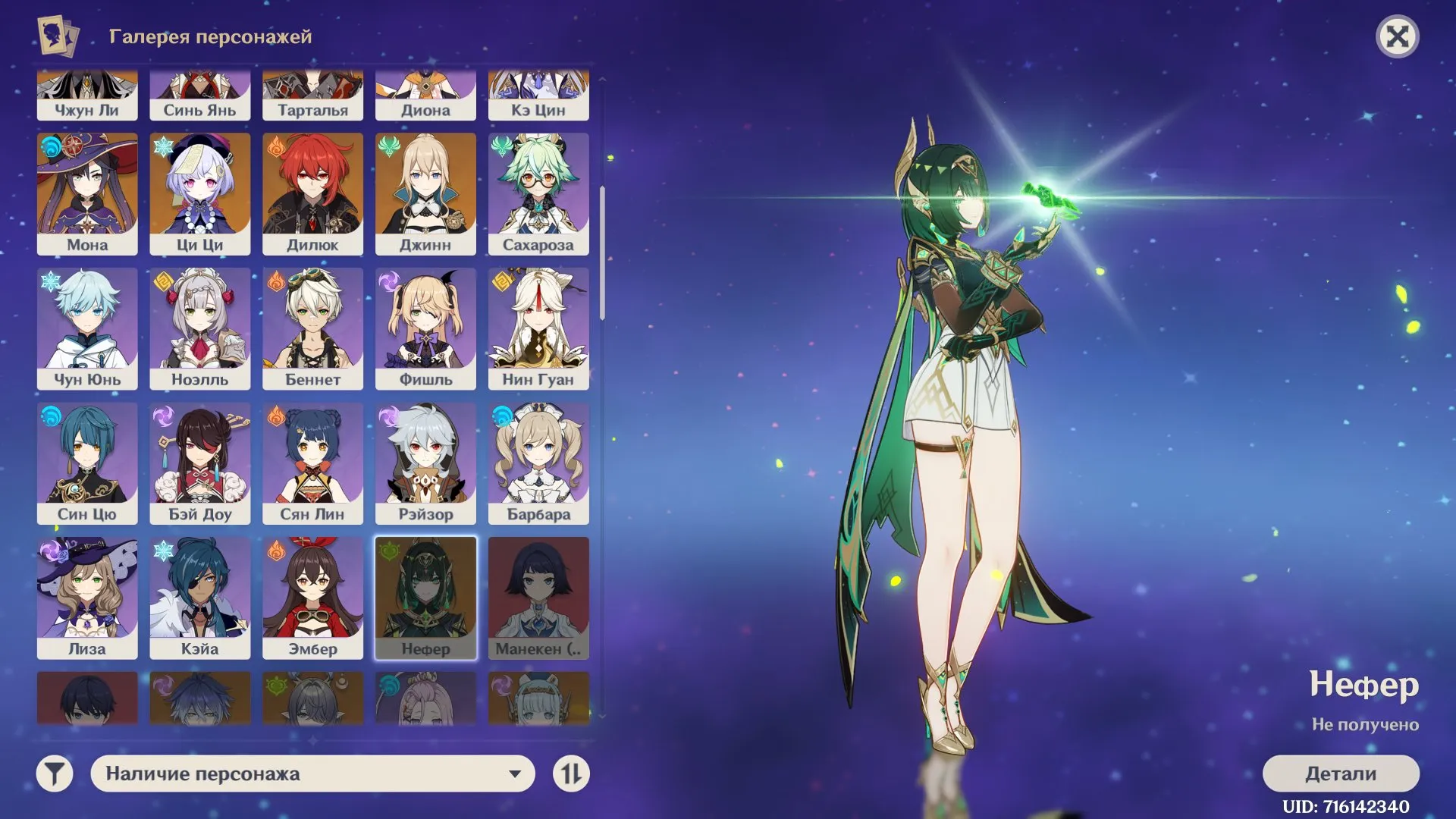Select the Барбара character thumbnail
The height and width of the screenshot is (819, 1456).
click(539, 463)
